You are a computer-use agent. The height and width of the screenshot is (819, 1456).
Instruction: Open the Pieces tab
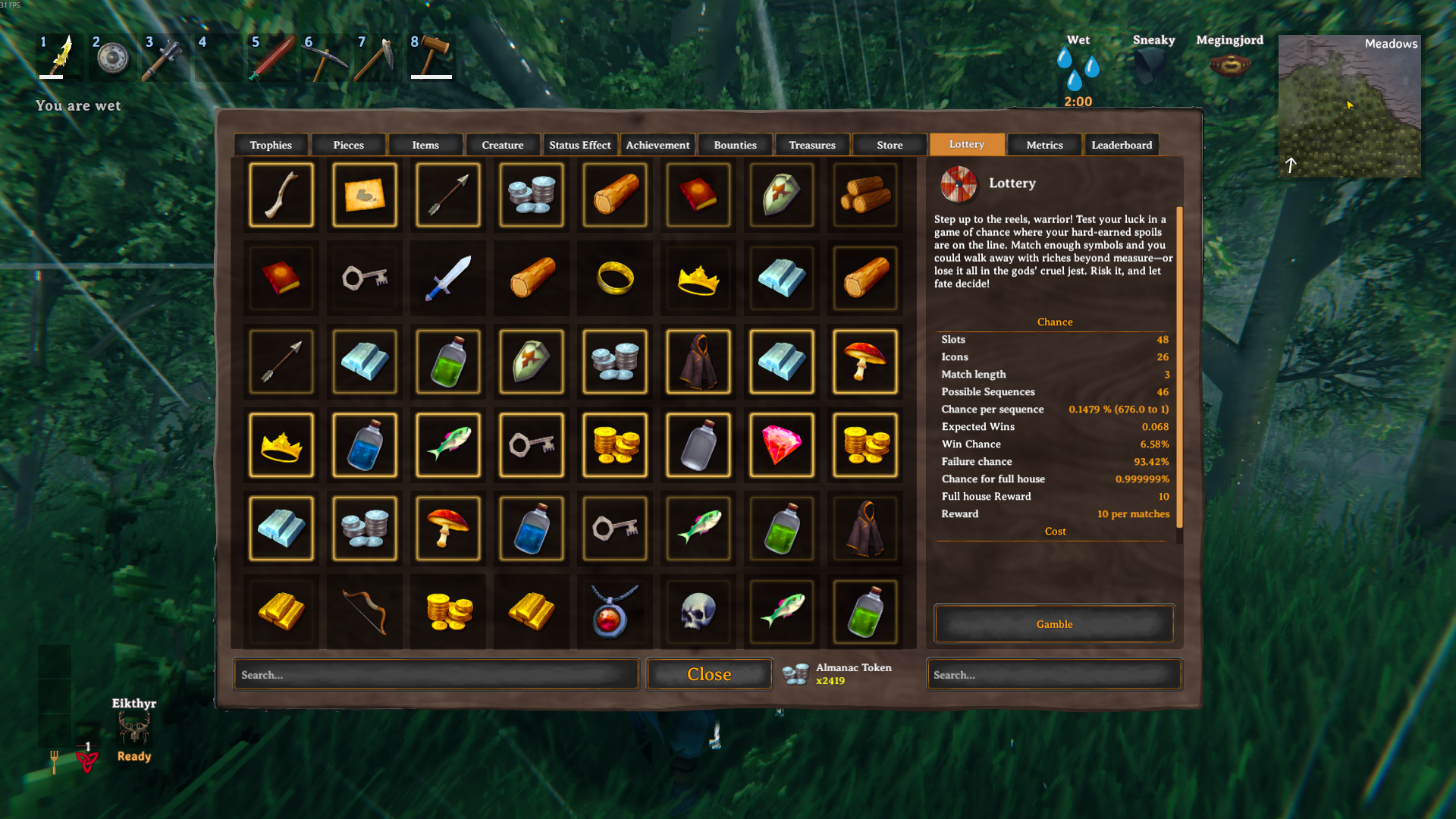(x=348, y=145)
